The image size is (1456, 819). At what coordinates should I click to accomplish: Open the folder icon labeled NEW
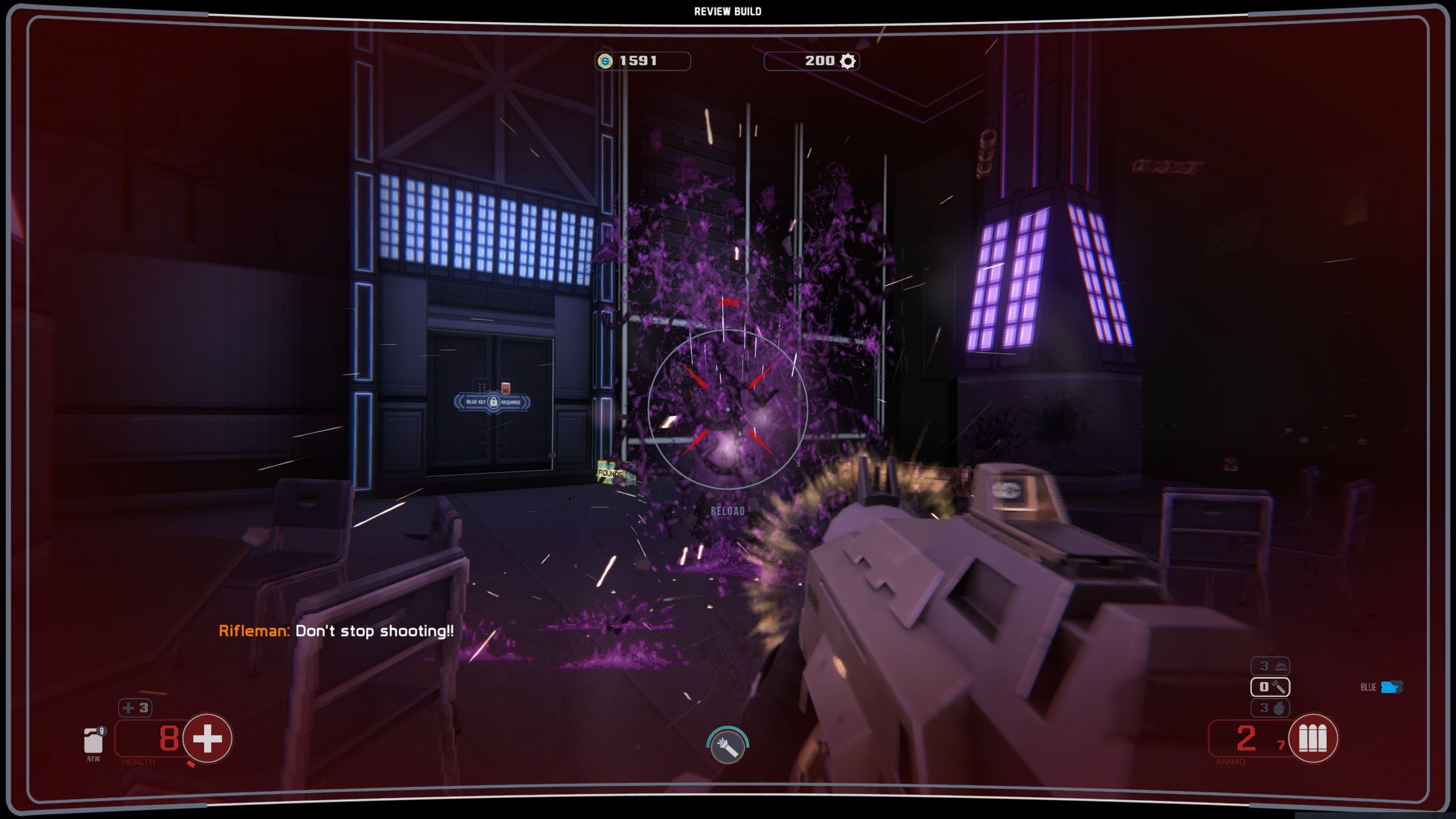pyautogui.click(x=93, y=741)
